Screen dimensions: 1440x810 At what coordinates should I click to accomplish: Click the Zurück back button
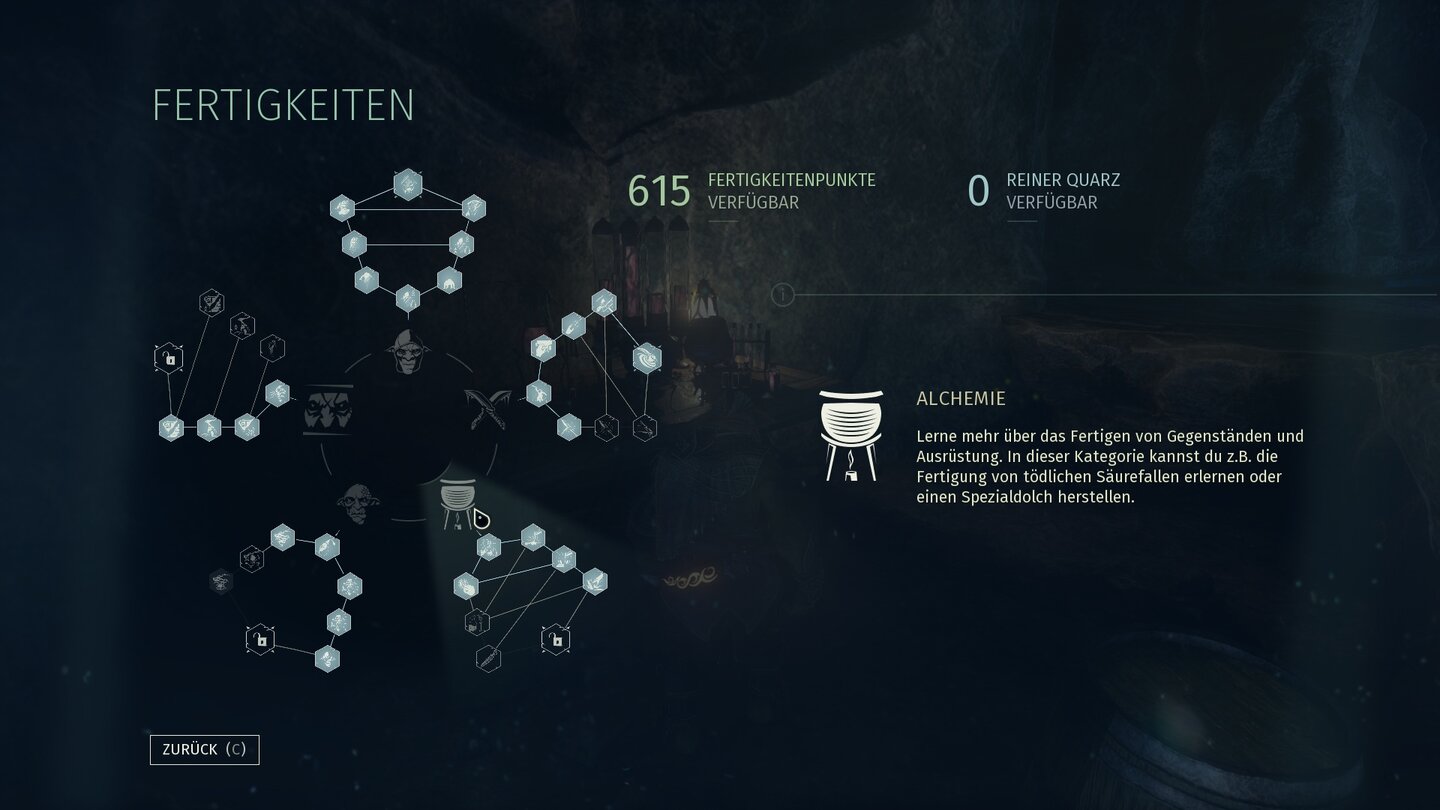click(204, 749)
